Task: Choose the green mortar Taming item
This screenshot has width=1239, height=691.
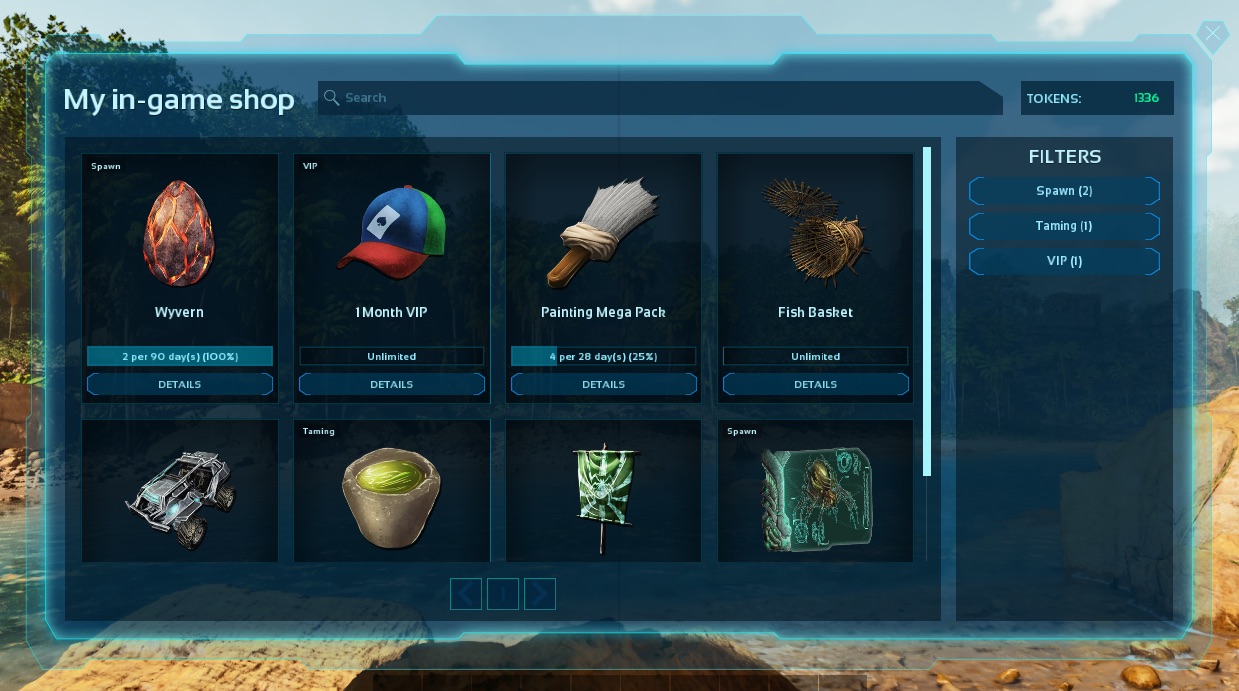Action: click(392, 492)
